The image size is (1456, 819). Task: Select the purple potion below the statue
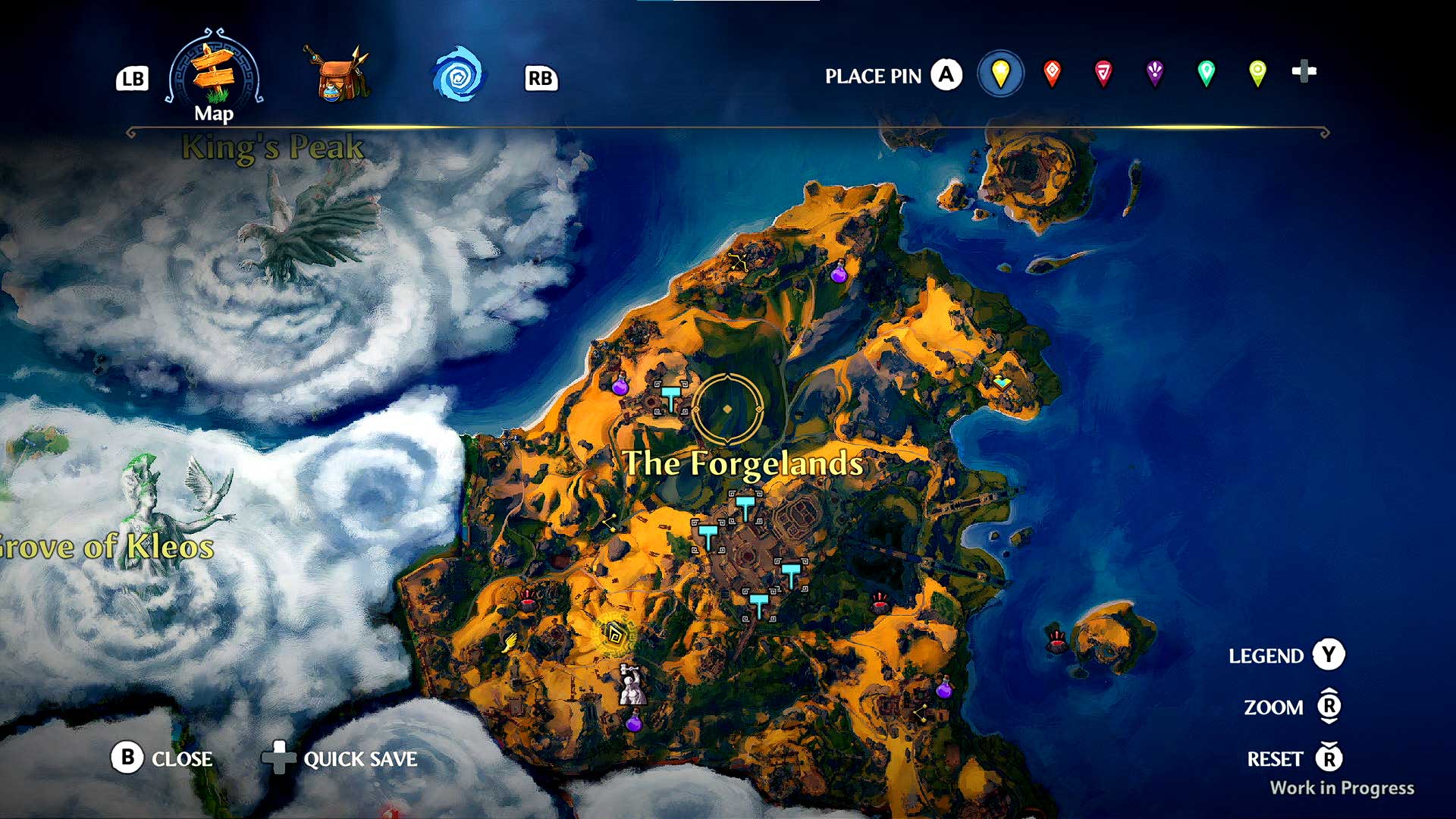[x=634, y=723]
